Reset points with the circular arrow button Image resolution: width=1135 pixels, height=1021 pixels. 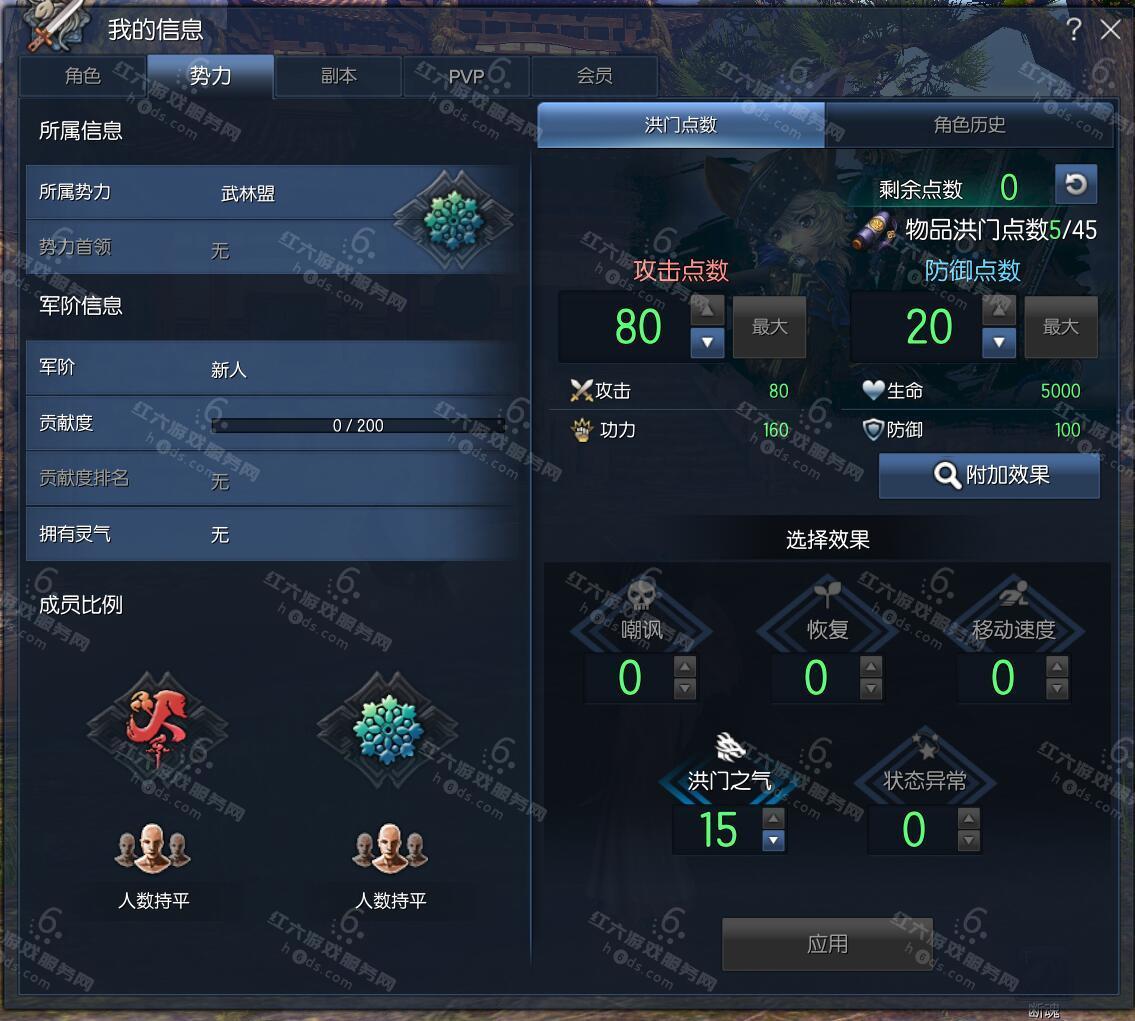[1076, 185]
